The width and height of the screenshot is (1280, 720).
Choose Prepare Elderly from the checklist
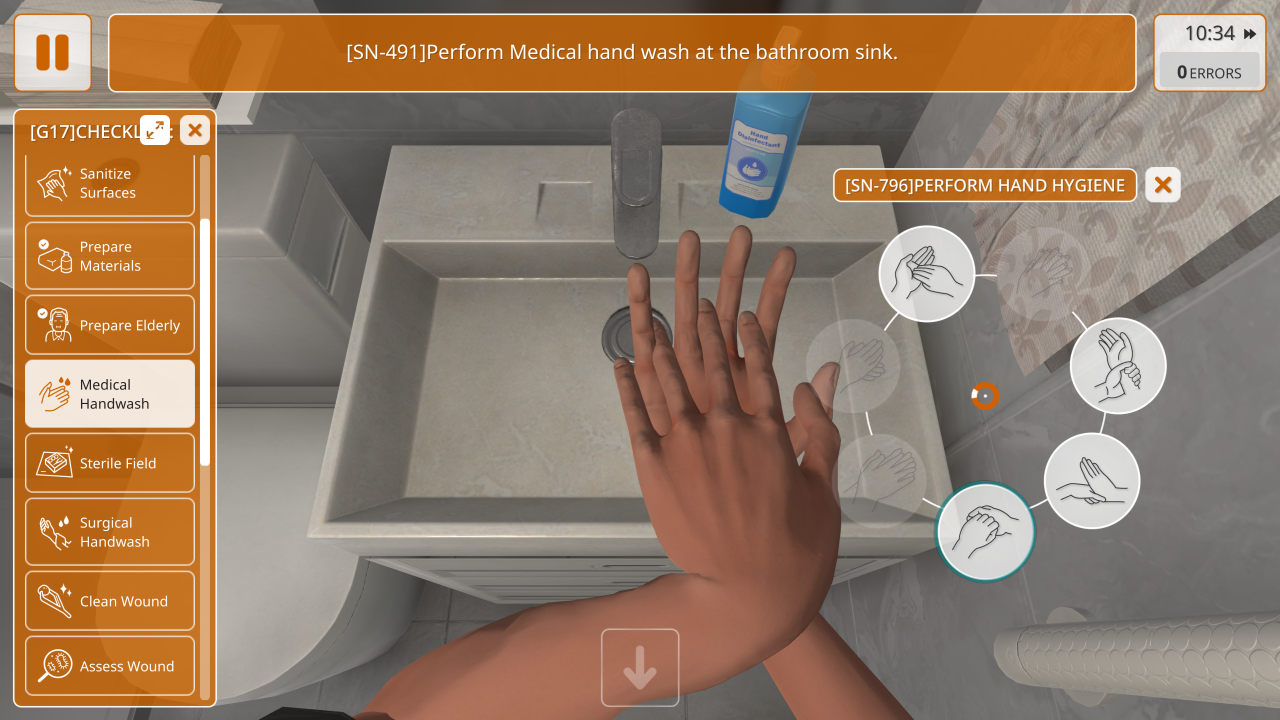(110, 325)
